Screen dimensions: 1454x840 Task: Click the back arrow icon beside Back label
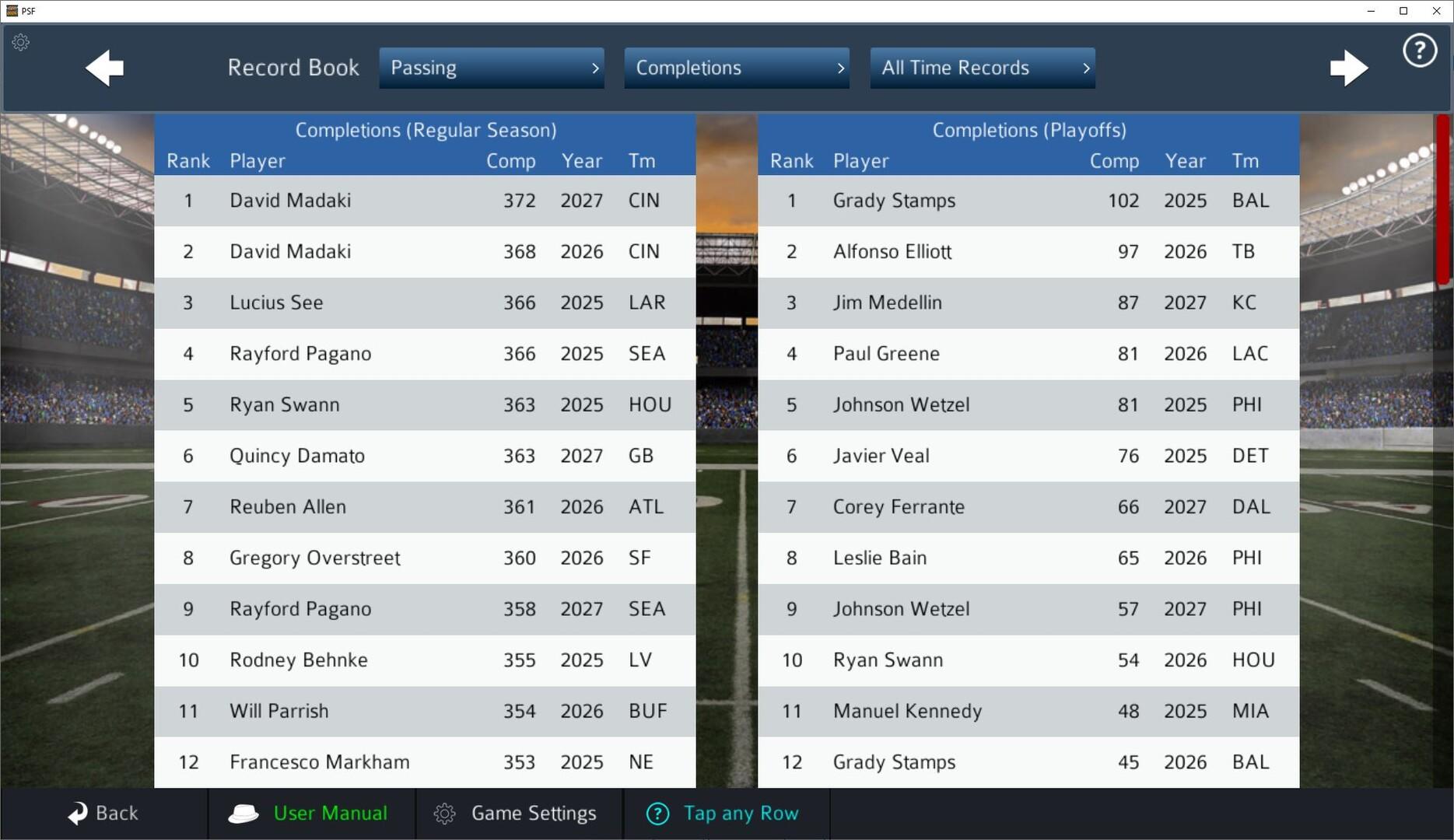point(79,813)
